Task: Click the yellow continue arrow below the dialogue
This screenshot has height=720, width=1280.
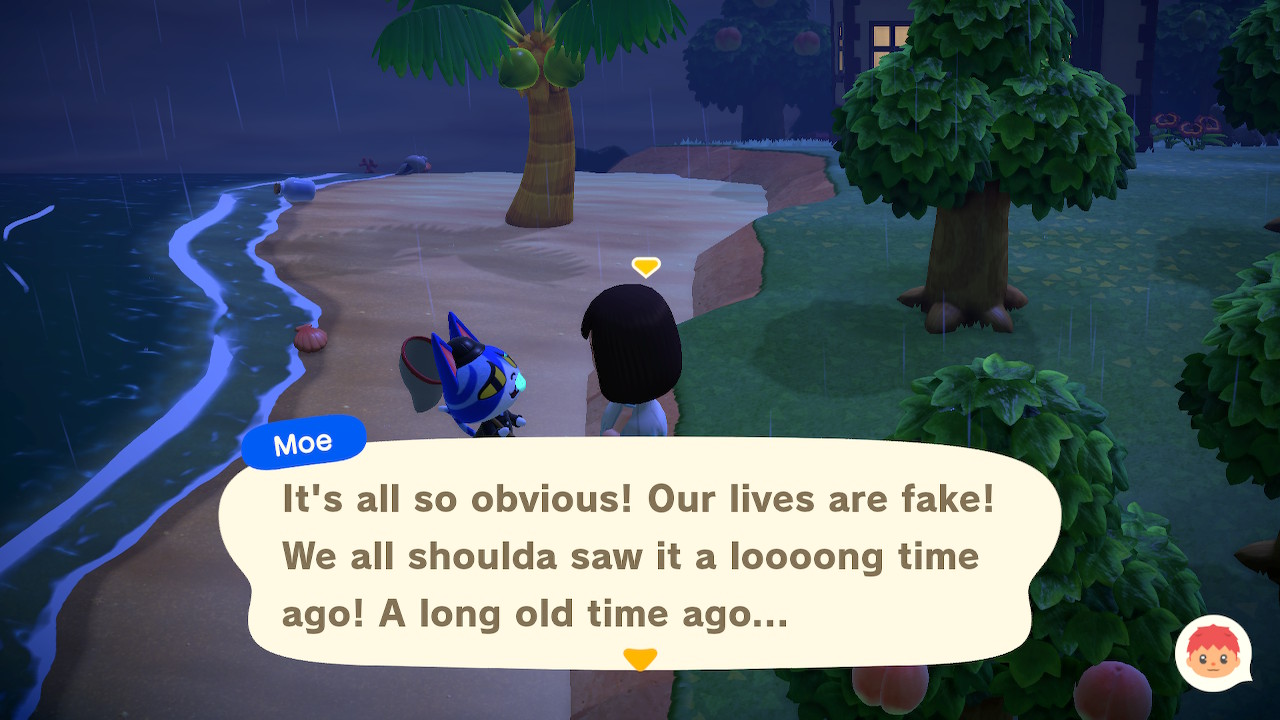Action: (640, 657)
